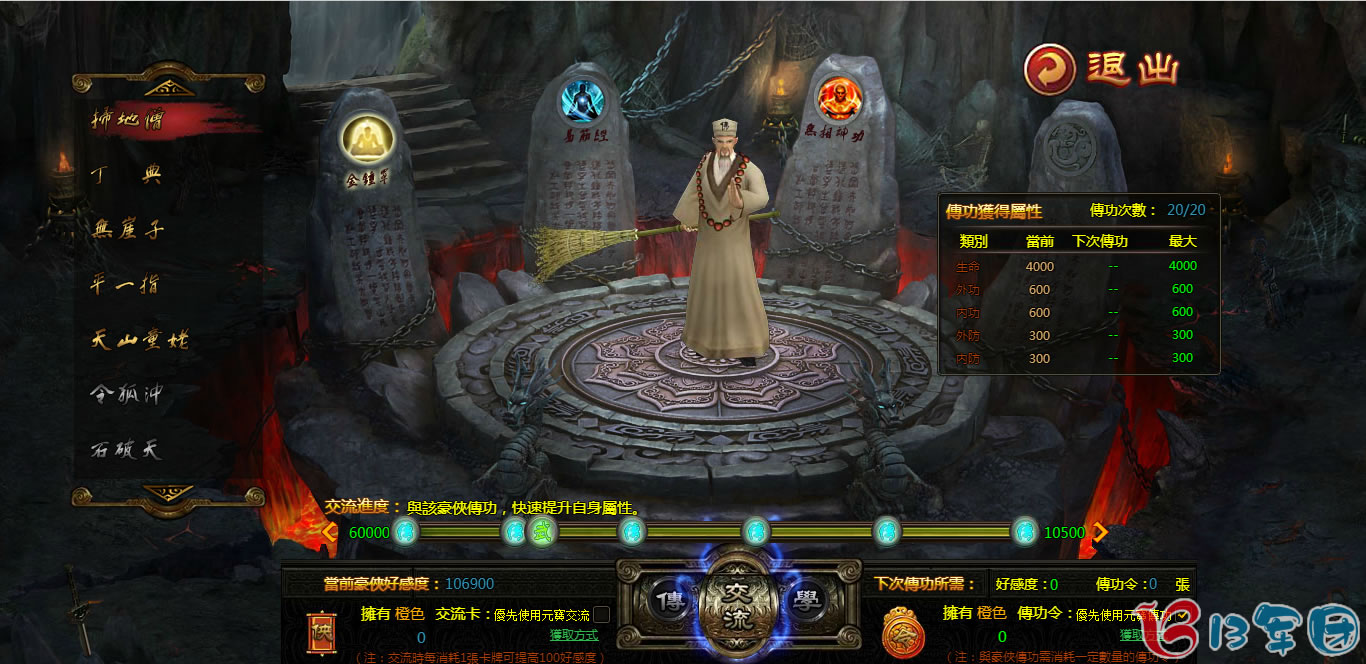Viewport: 1366px width, 664px height.
Task: Pick hero 平一指 from the list
Action: (125, 285)
